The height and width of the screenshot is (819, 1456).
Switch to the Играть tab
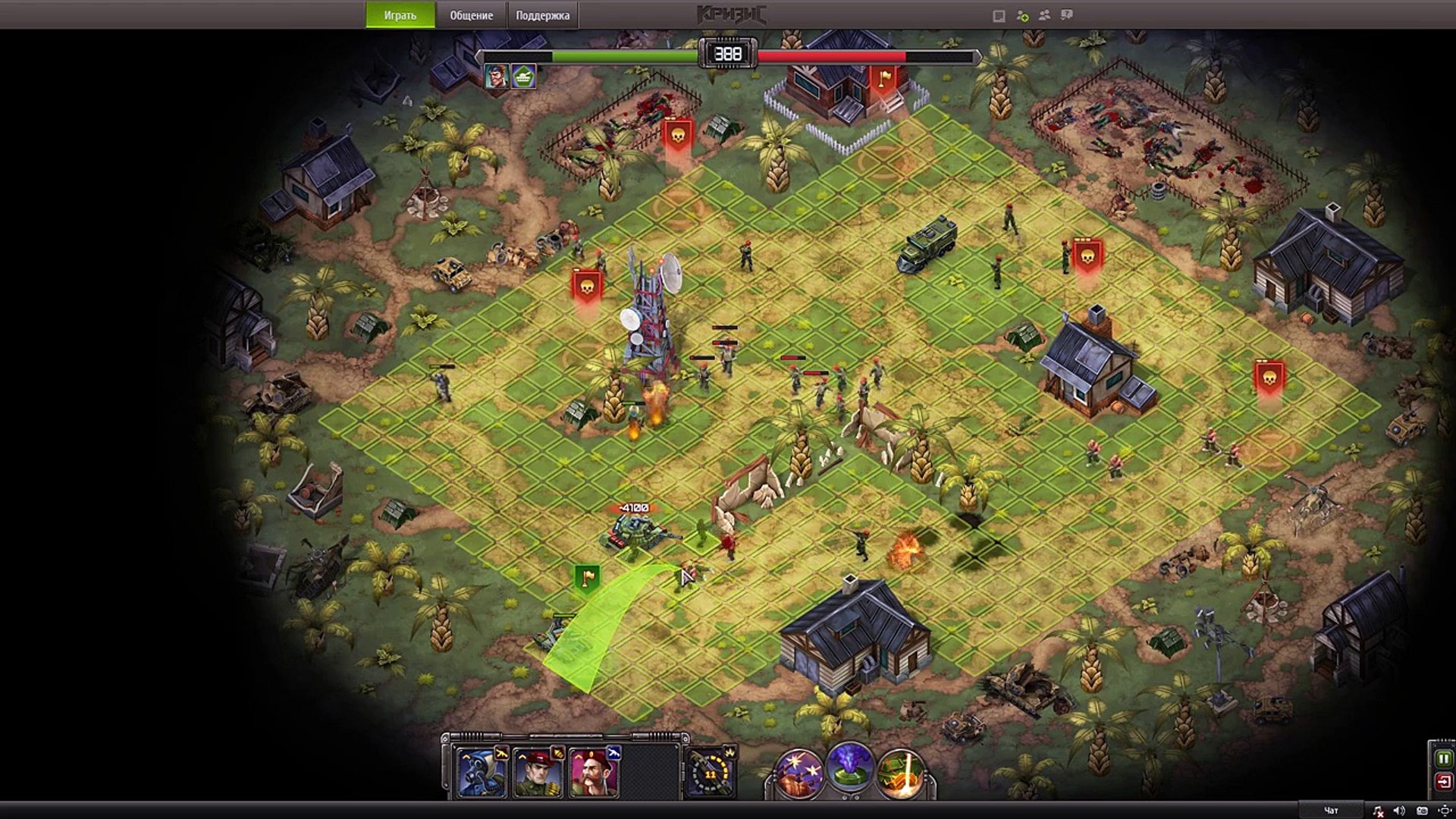click(400, 15)
